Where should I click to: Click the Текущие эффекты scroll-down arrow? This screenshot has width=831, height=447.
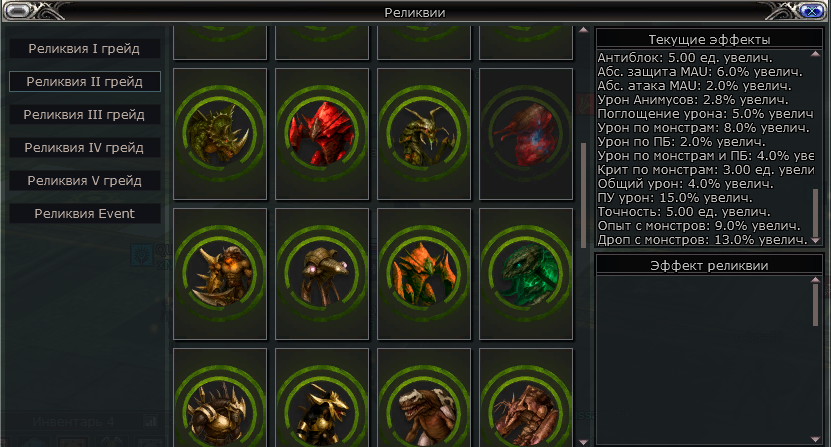point(816,240)
